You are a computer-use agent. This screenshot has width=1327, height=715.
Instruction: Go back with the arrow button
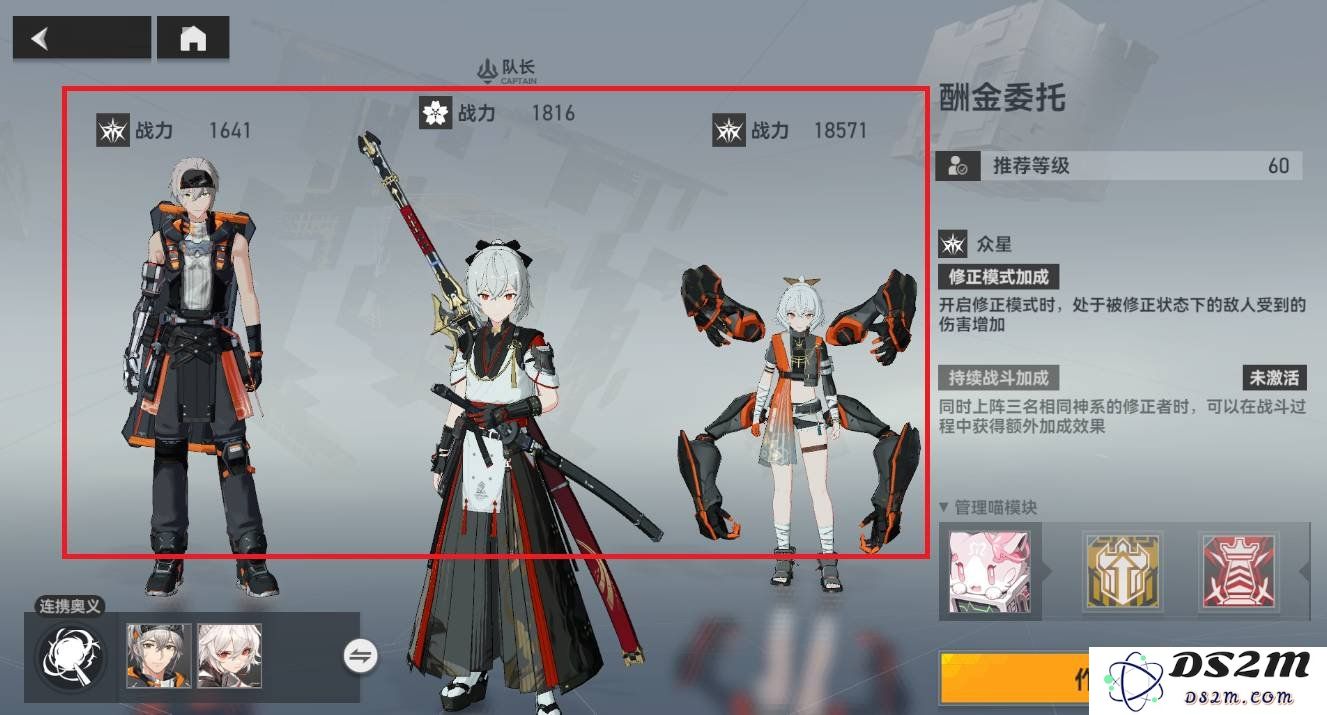tap(81, 38)
